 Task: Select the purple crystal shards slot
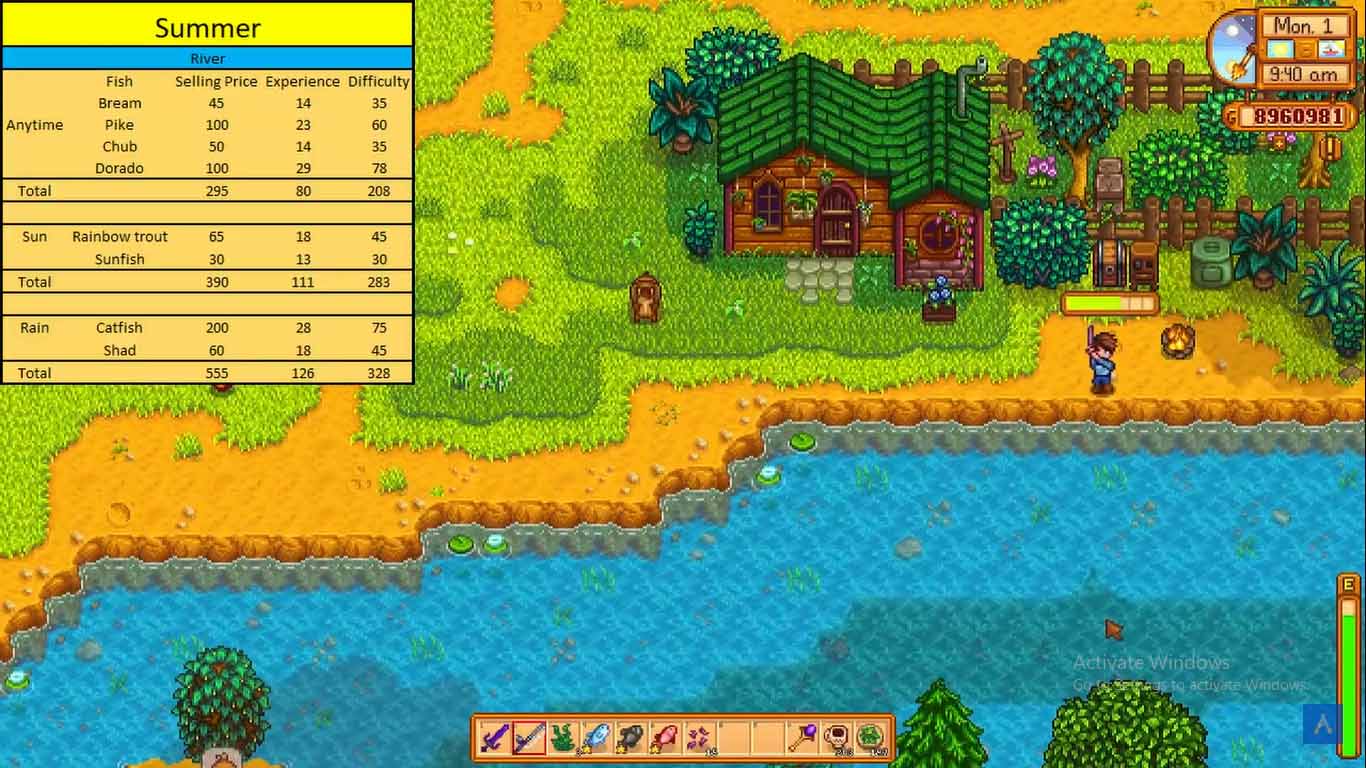[697, 738]
